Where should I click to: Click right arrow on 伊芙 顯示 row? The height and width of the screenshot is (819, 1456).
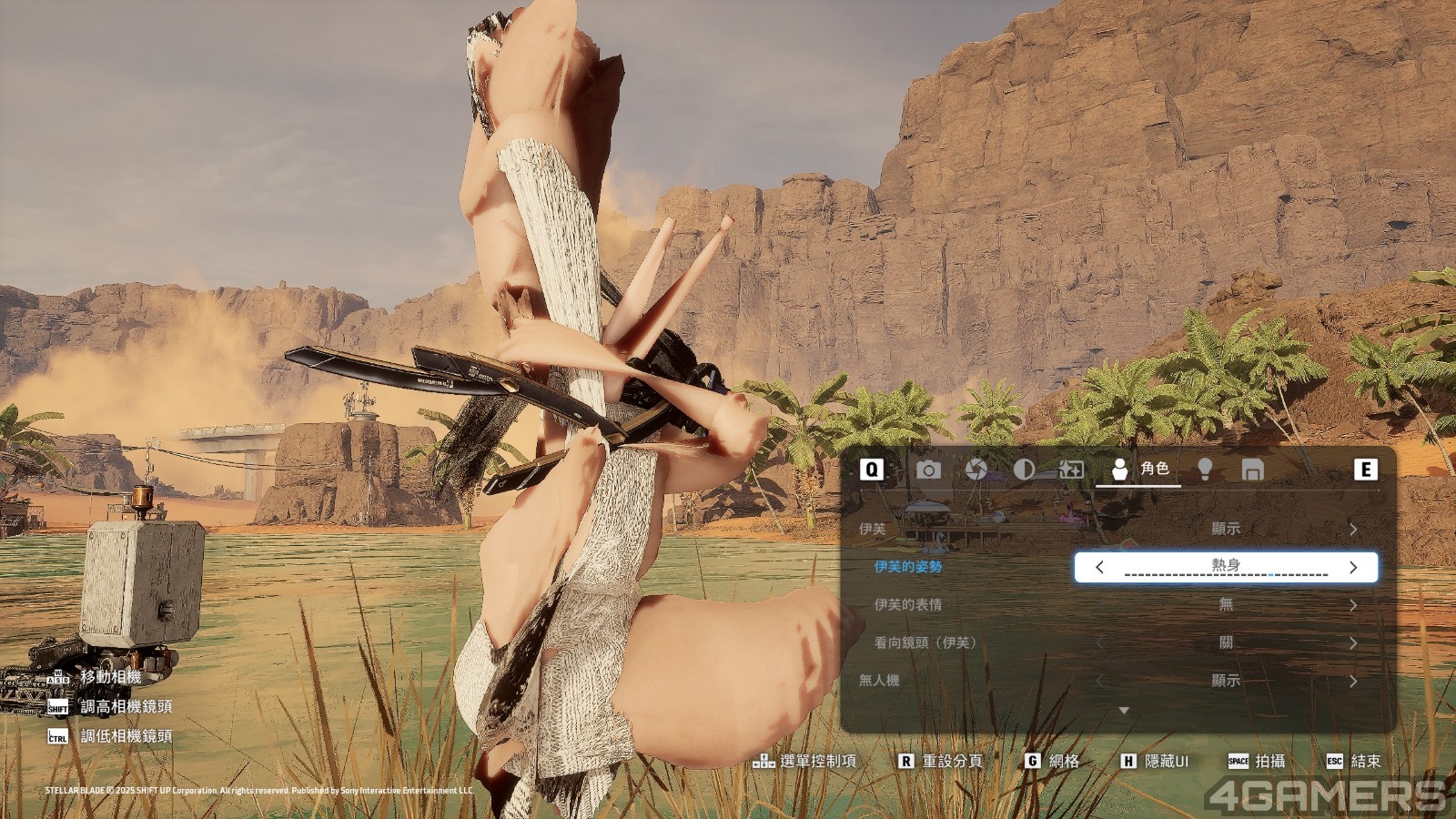pyautogui.click(x=1353, y=529)
